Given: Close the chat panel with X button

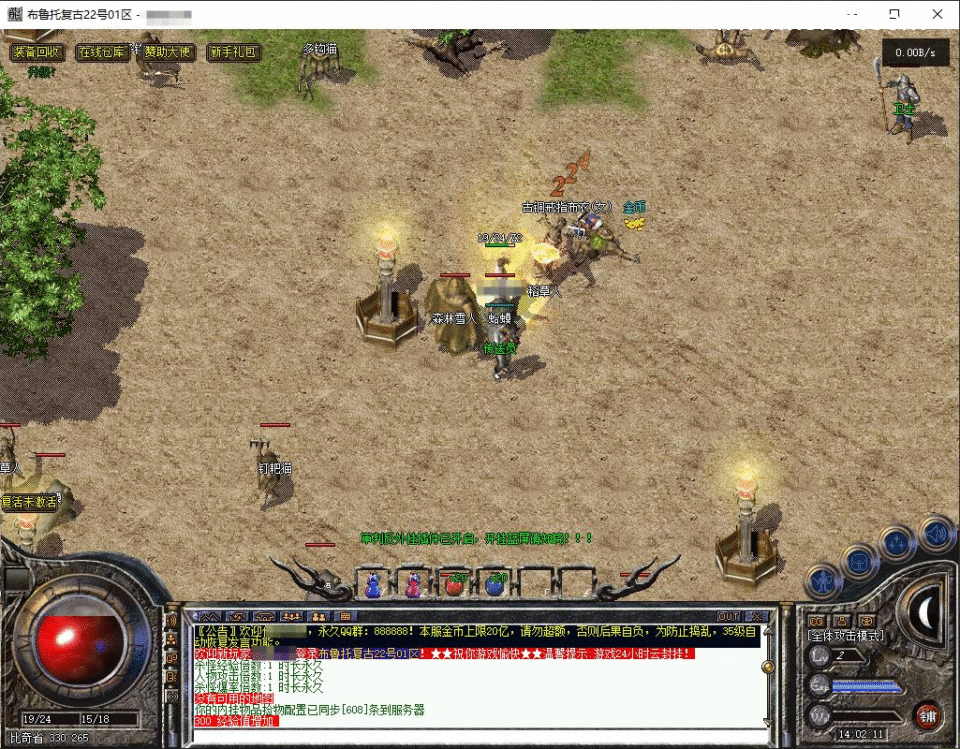Looking at the screenshot, I should pos(759,616).
